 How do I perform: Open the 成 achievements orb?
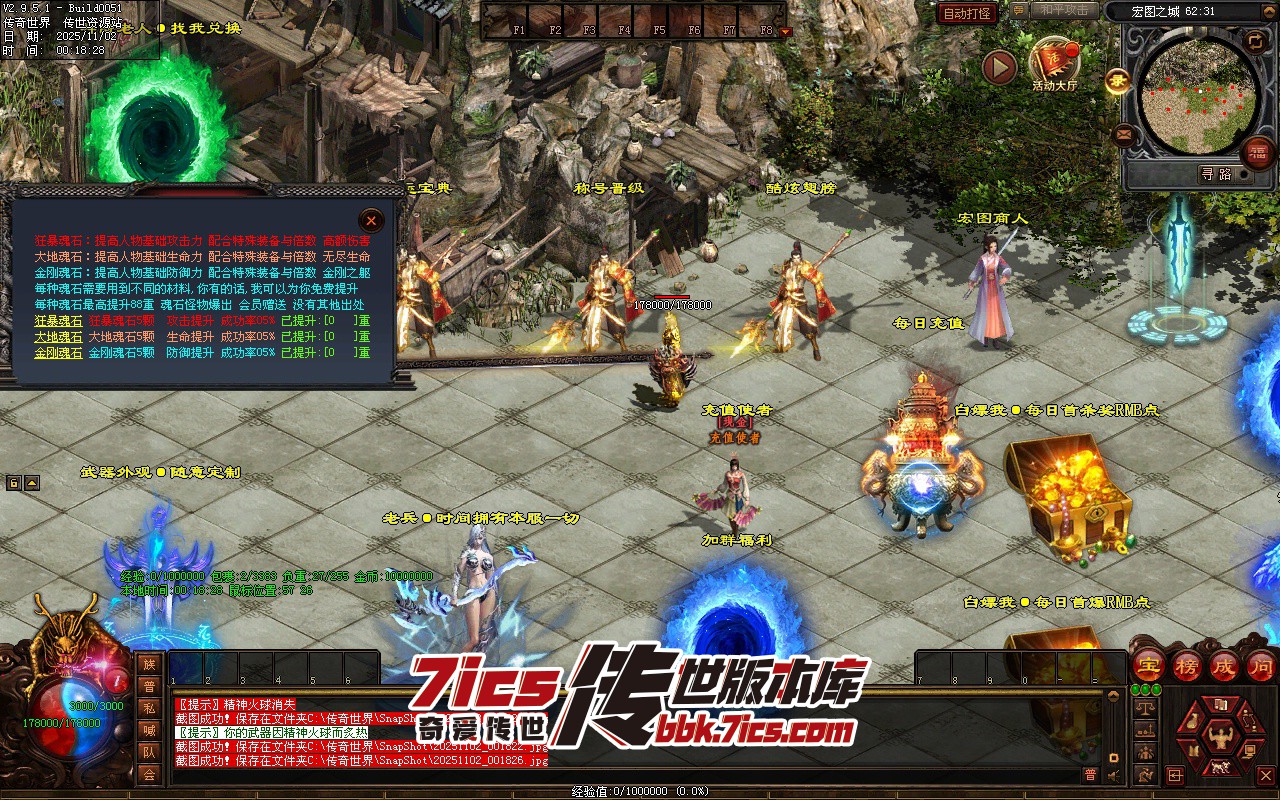coord(1226,666)
